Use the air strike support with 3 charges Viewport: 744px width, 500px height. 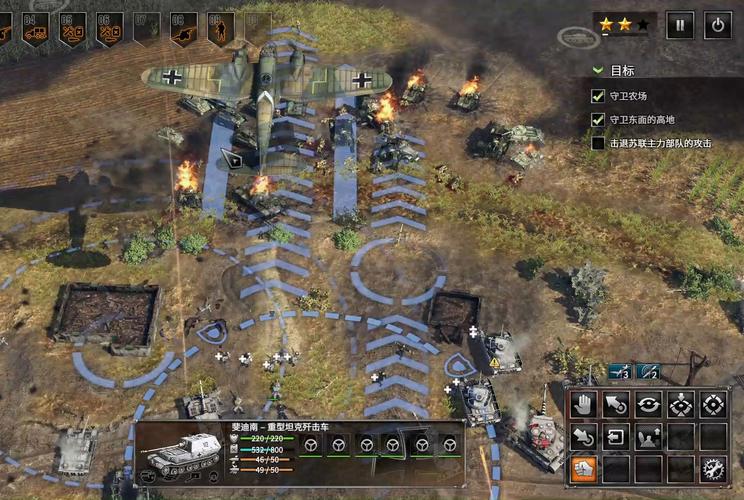click(x=620, y=371)
